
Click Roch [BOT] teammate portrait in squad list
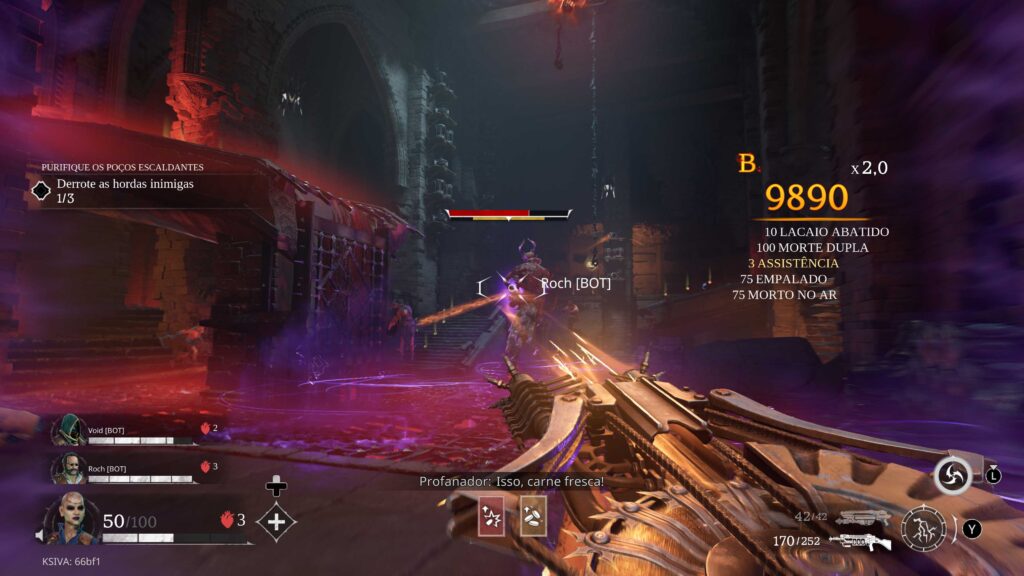click(x=68, y=468)
